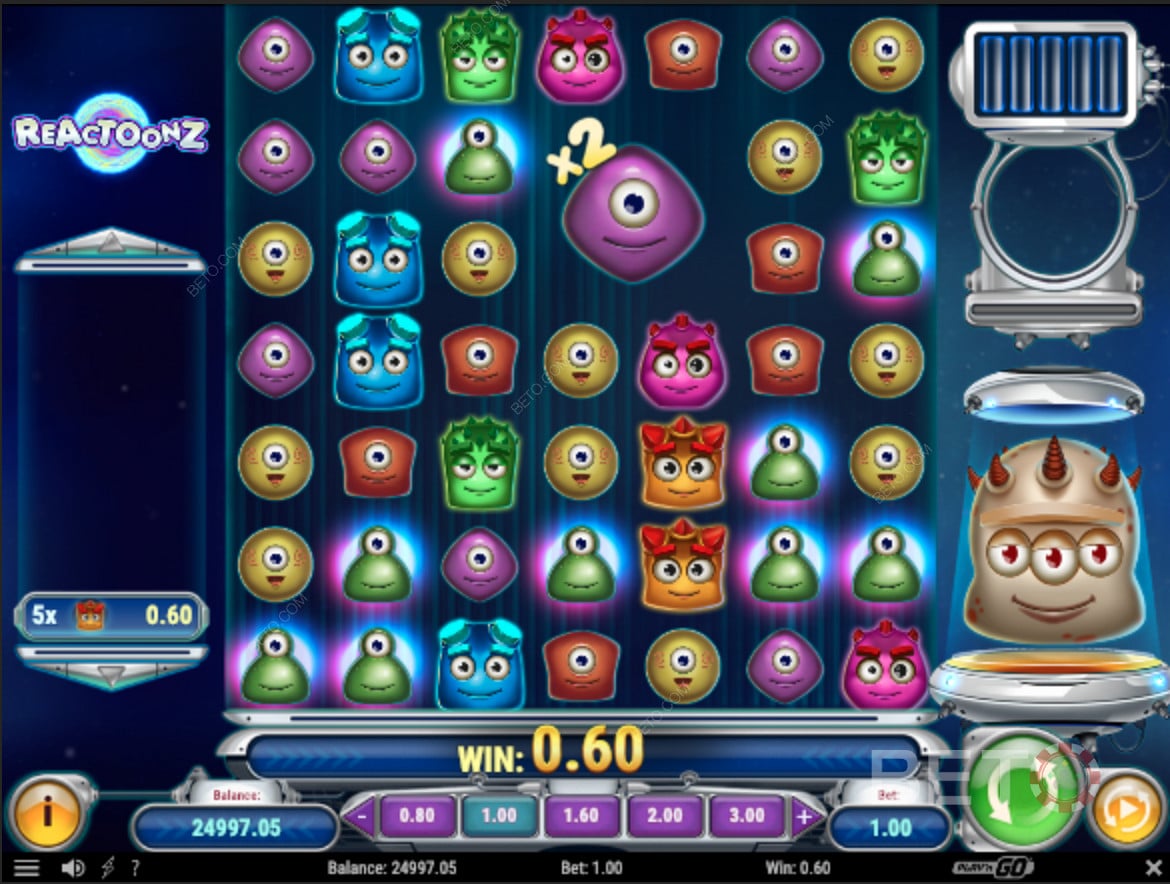Select the 1.00 bet amount

pyautogui.click(x=498, y=815)
